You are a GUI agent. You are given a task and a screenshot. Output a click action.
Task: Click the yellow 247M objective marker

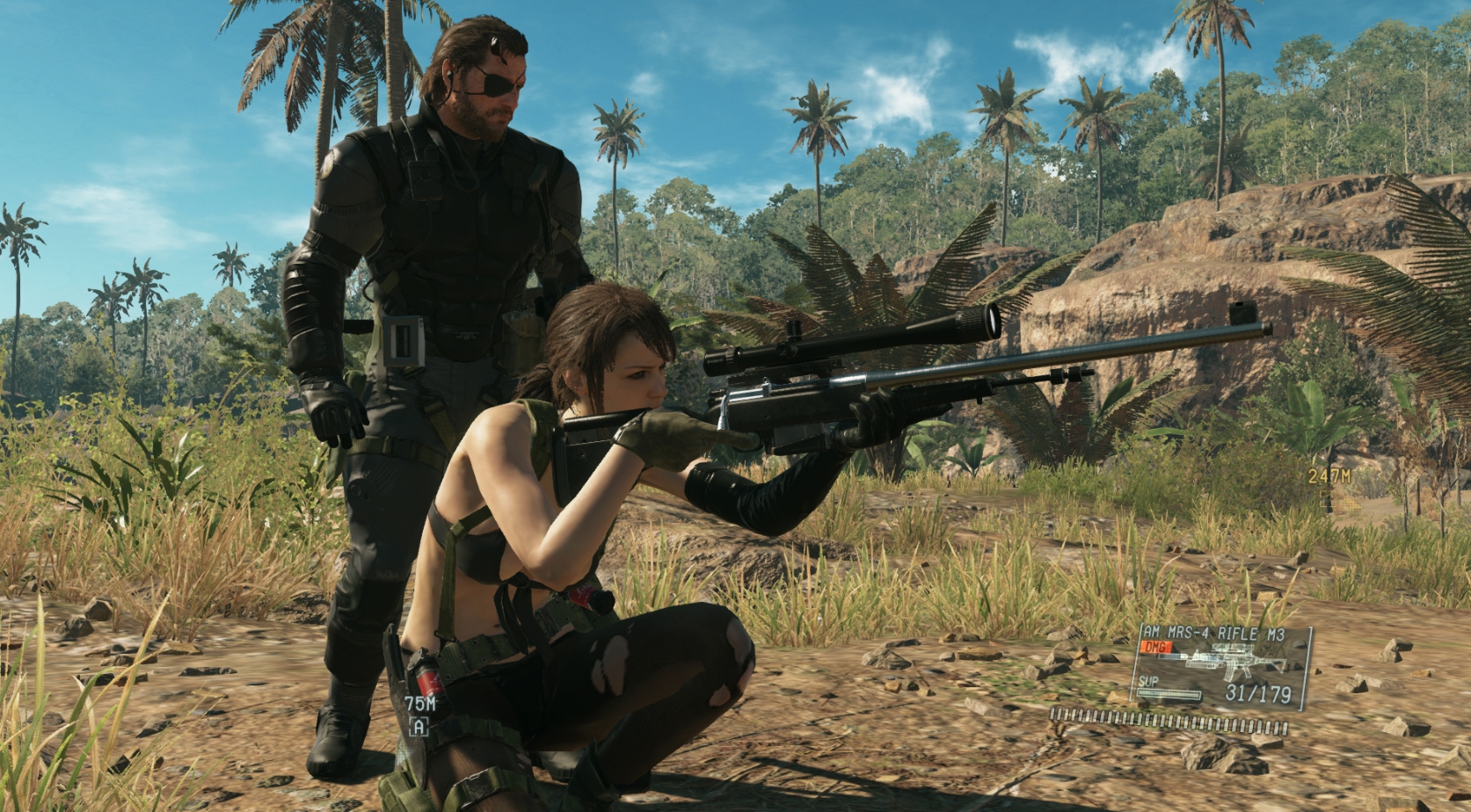(1329, 476)
